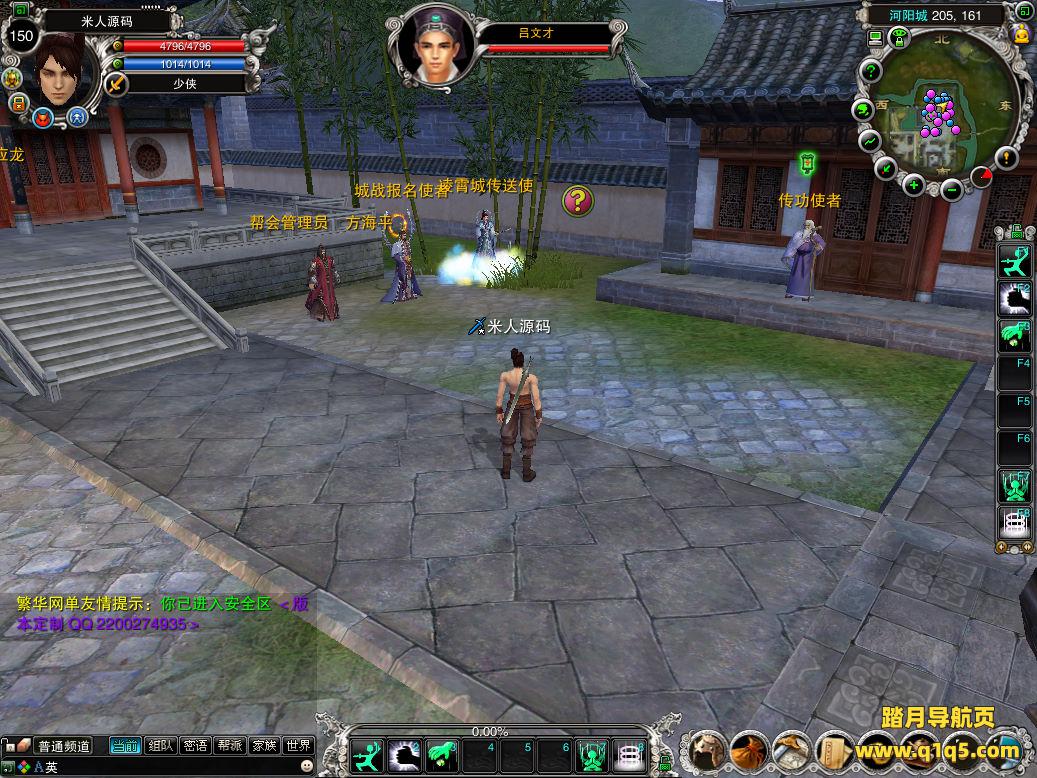Click the yellow exclamation button by the minimap

1005,157
